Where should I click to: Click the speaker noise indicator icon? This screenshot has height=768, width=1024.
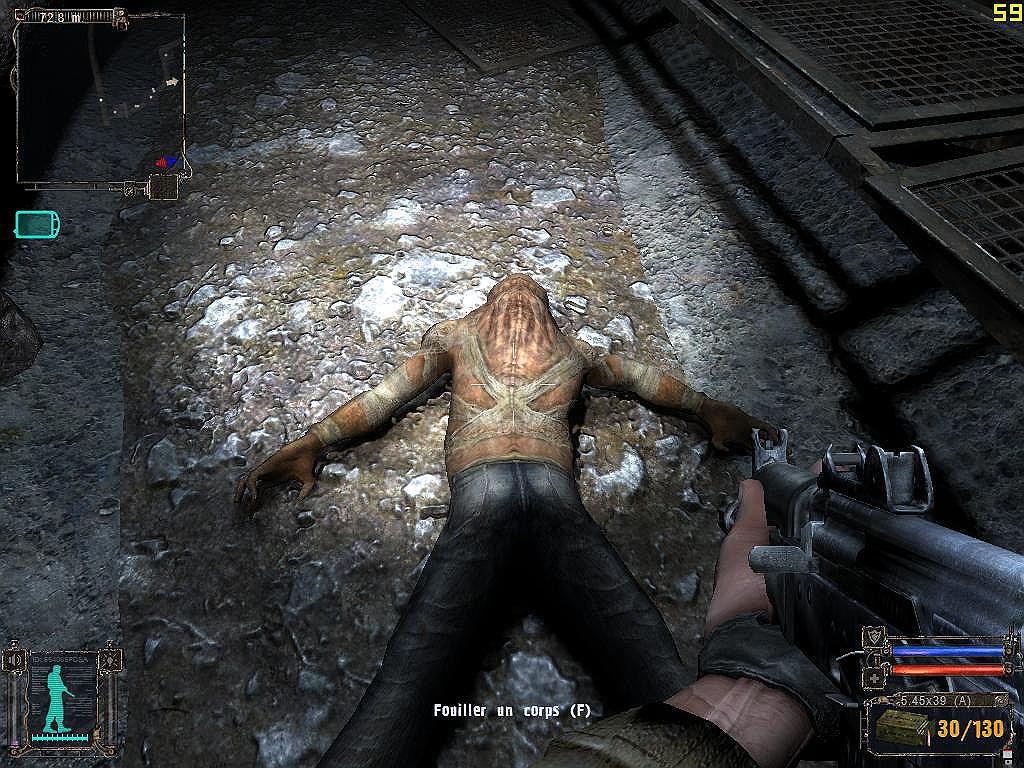point(14,659)
